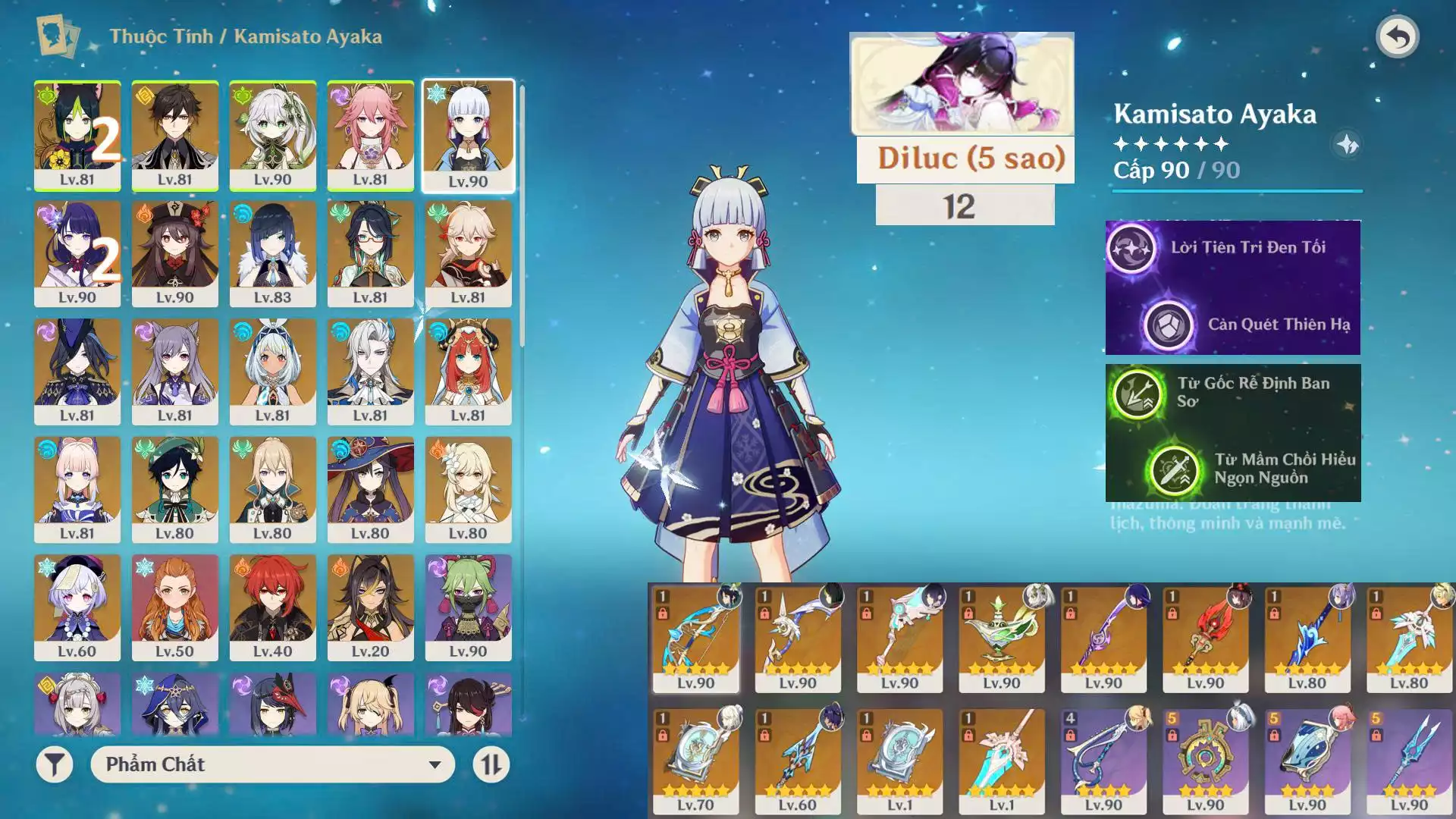This screenshot has height=819, width=1456.
Task: Pick the Lv.60 Qiqi portrait
Action: (77, 607)
